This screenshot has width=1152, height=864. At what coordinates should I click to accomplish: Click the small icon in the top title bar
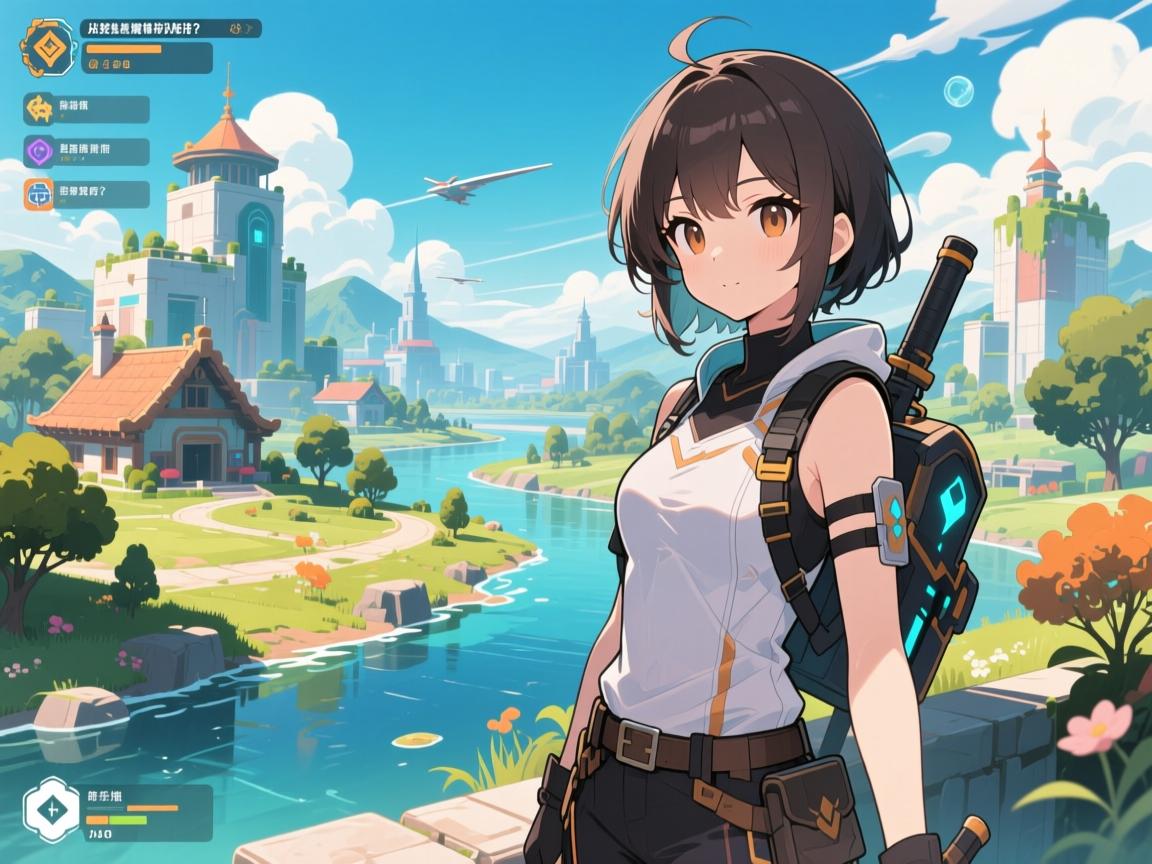pyautogui.click(x=238, y=30)
